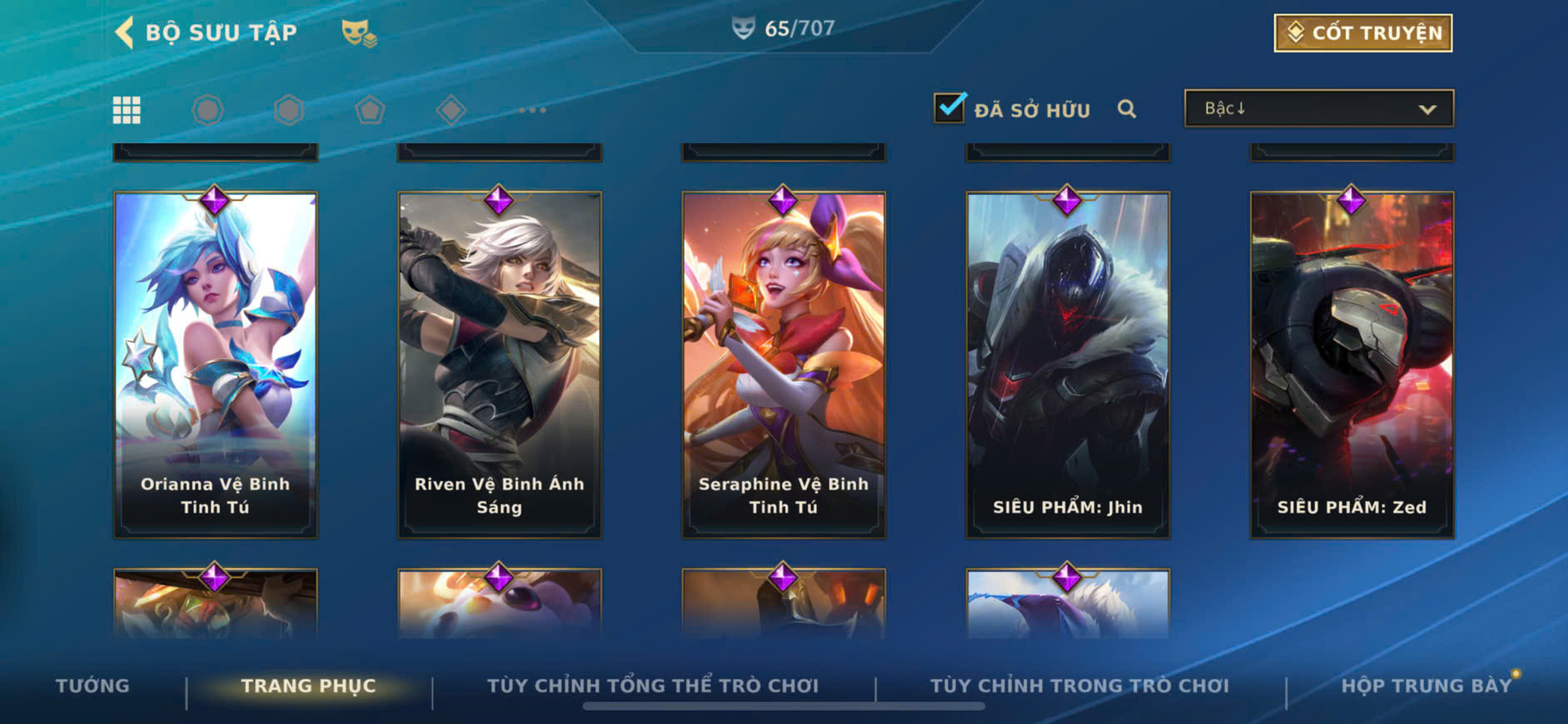
Task: Go back from Bộ Sưu Tập
Action: (x=125, y=32)
